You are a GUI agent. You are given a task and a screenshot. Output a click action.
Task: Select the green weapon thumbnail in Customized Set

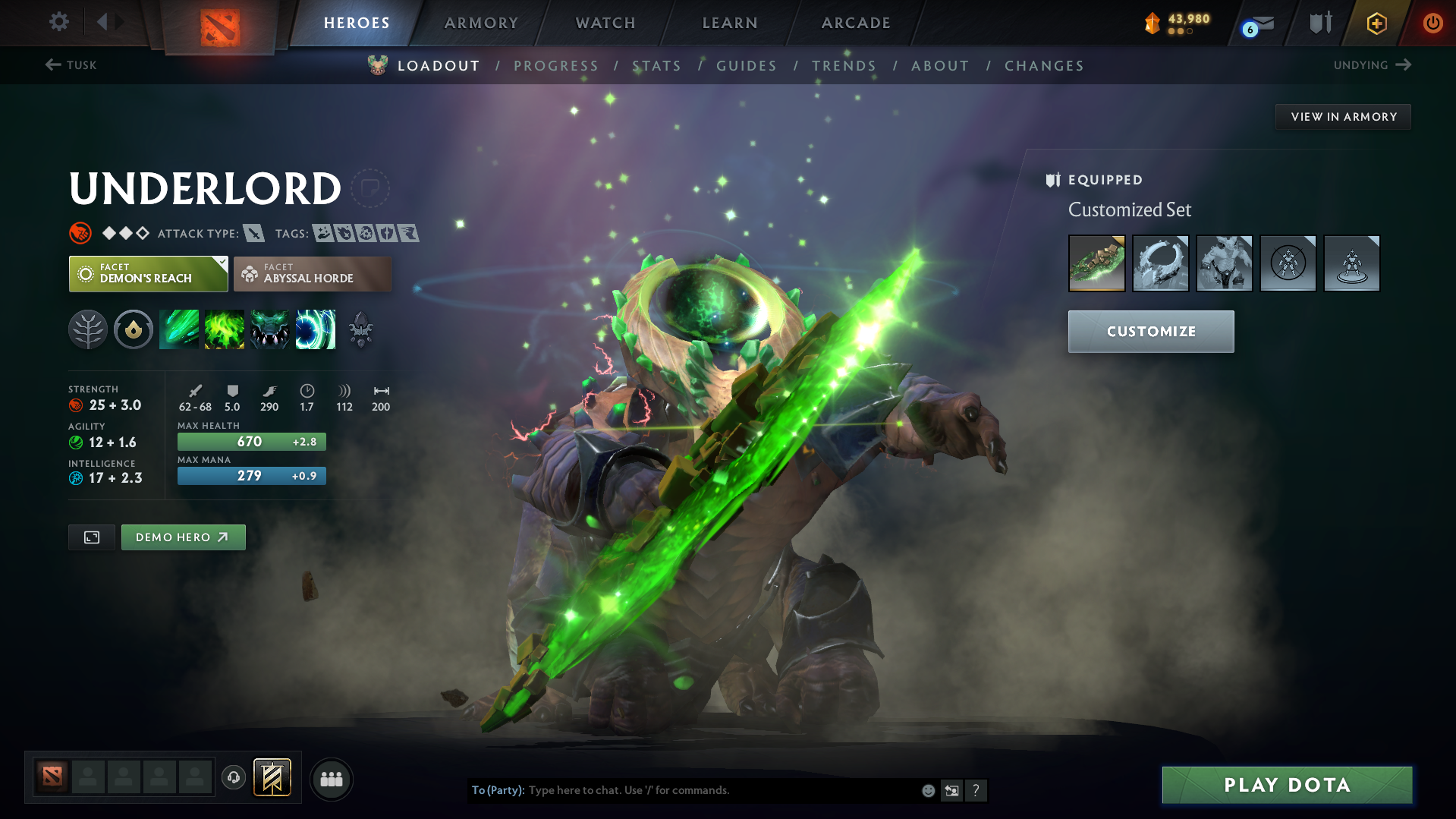point(1096,263)
